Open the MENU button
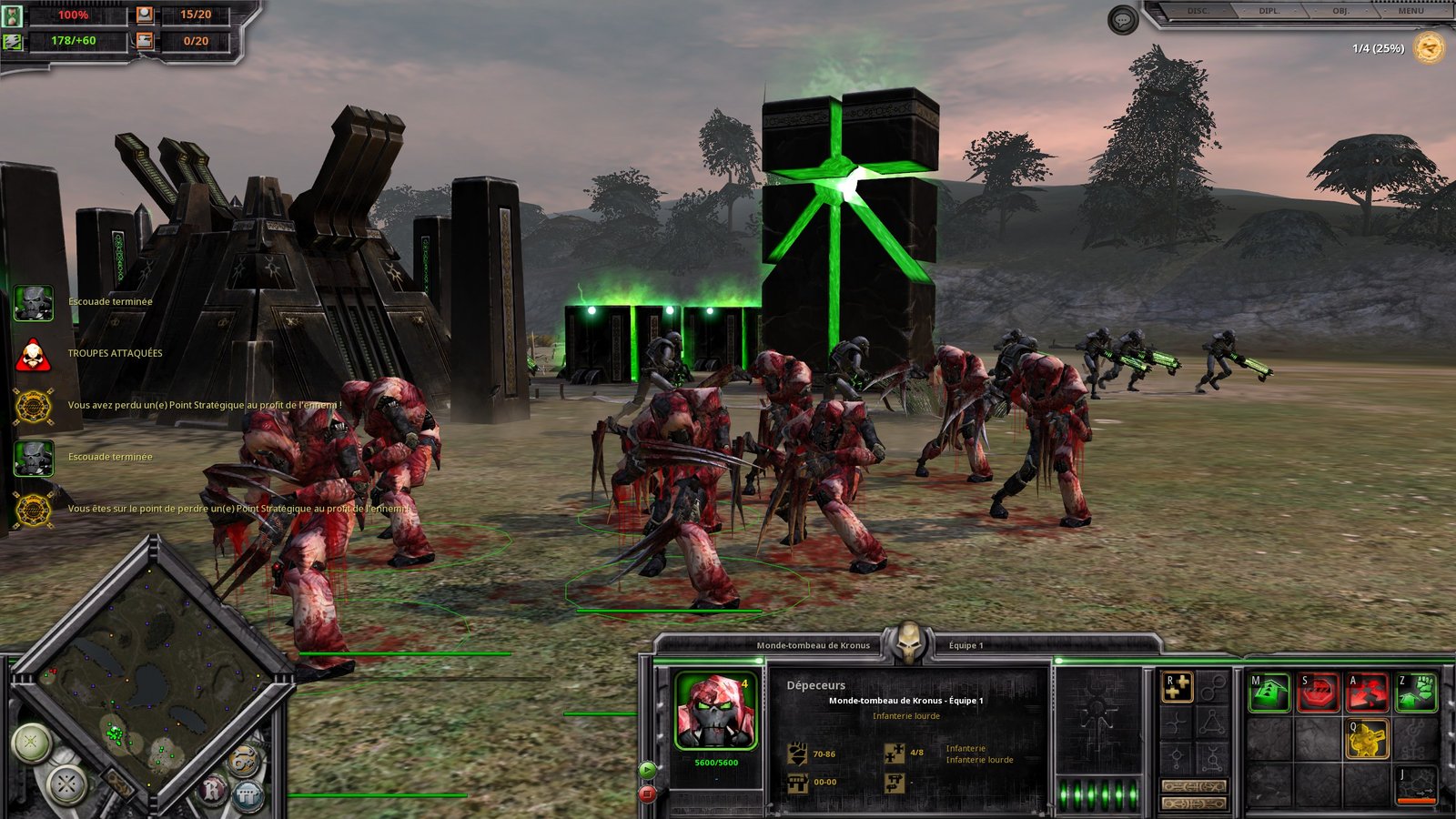Screen dimensions: 1456x819 coord(1410,11)
